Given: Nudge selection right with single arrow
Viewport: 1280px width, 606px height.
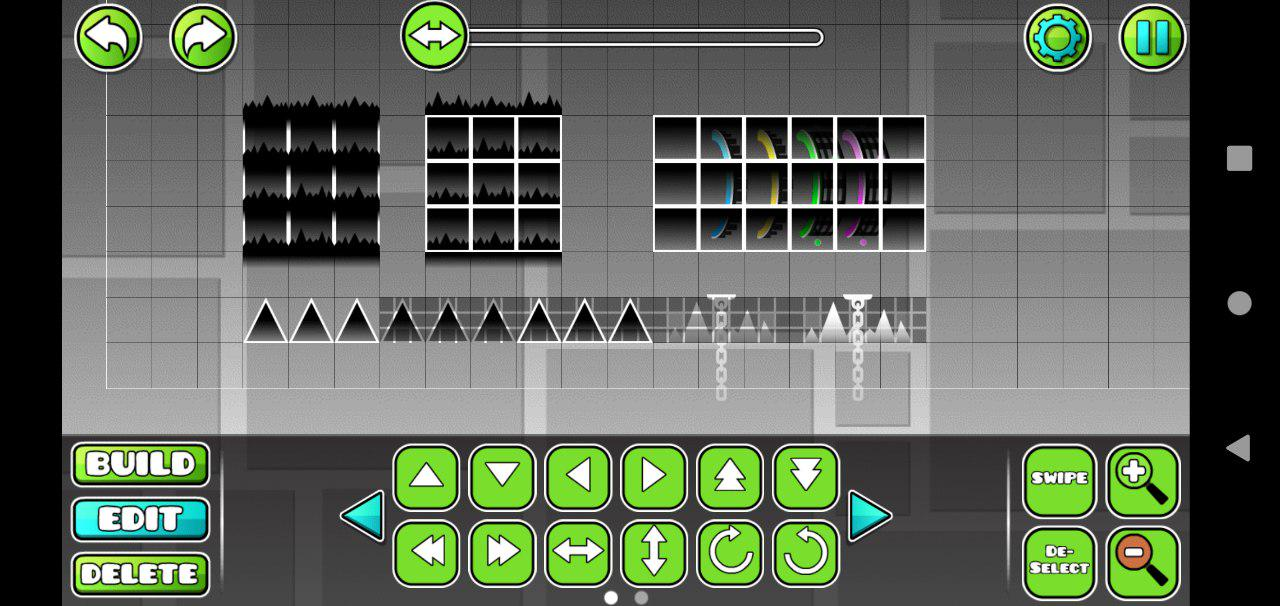Looking at the screenshot, I should [654, 477].
